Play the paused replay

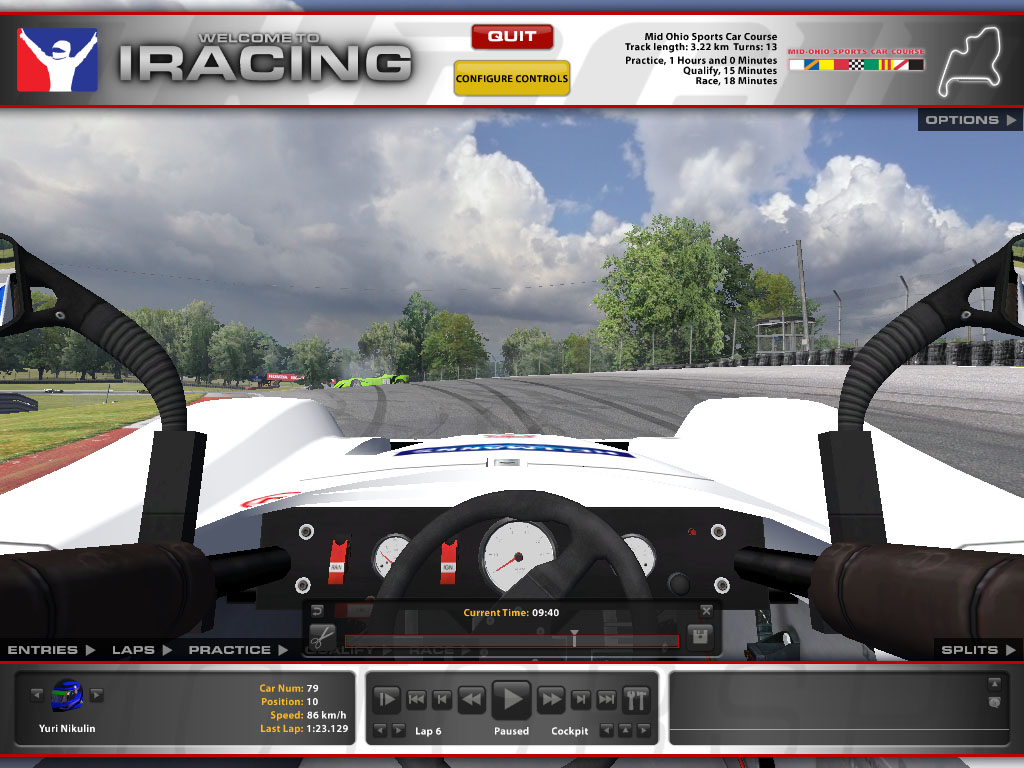click(512, 698)
